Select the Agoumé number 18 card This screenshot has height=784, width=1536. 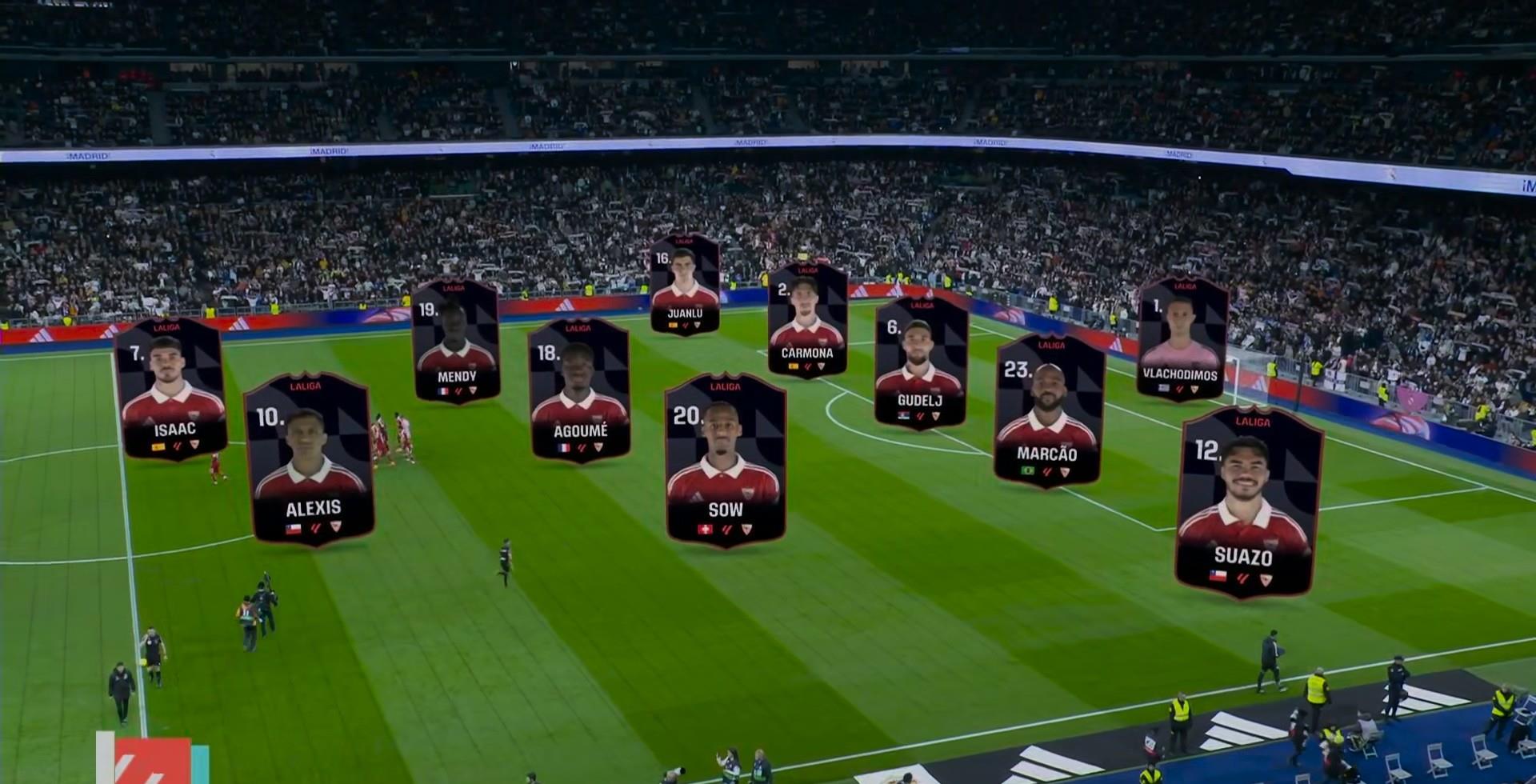[579, 390]
